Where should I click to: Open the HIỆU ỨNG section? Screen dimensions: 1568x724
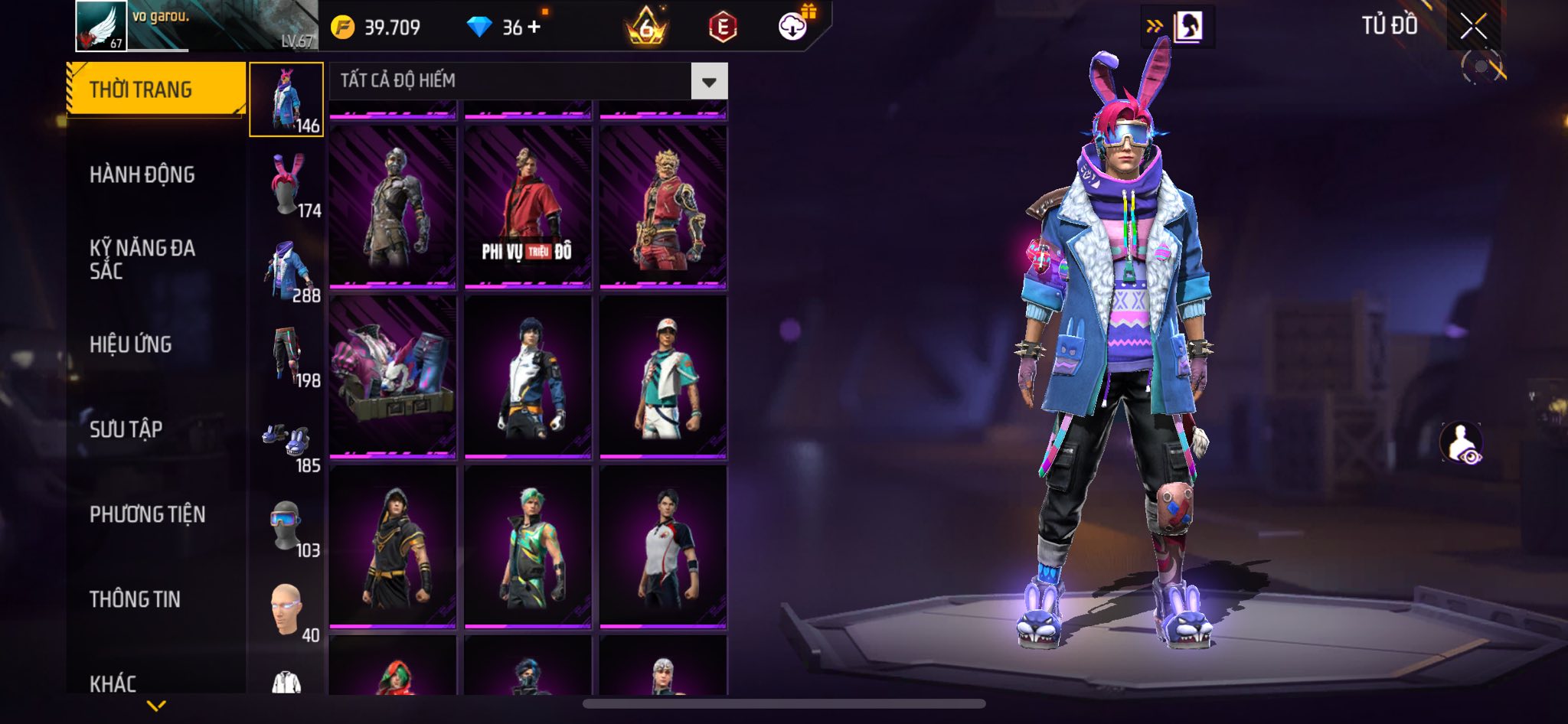point(131,344)
